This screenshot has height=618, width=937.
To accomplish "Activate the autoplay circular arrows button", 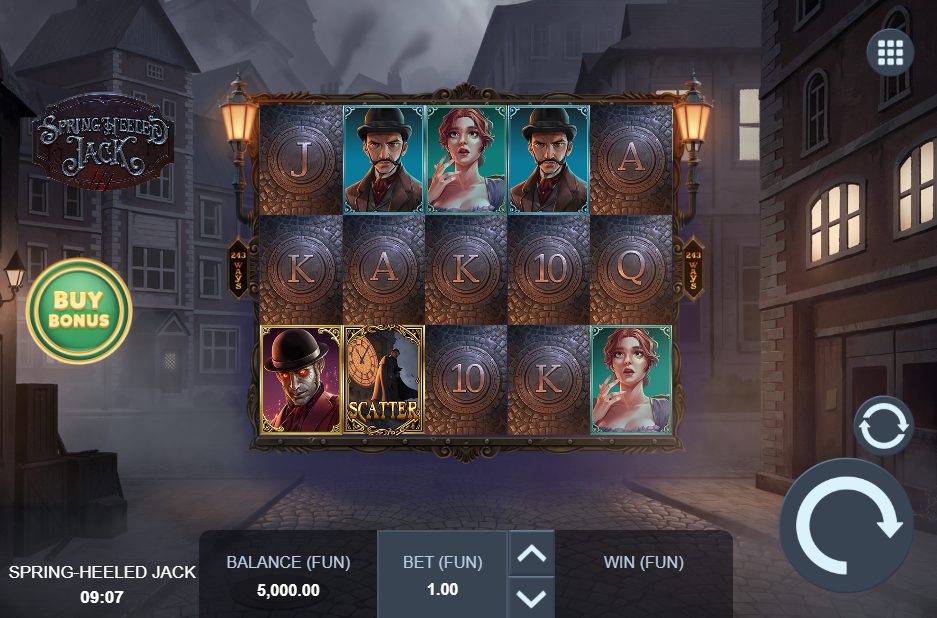I will tap(883, 426).
